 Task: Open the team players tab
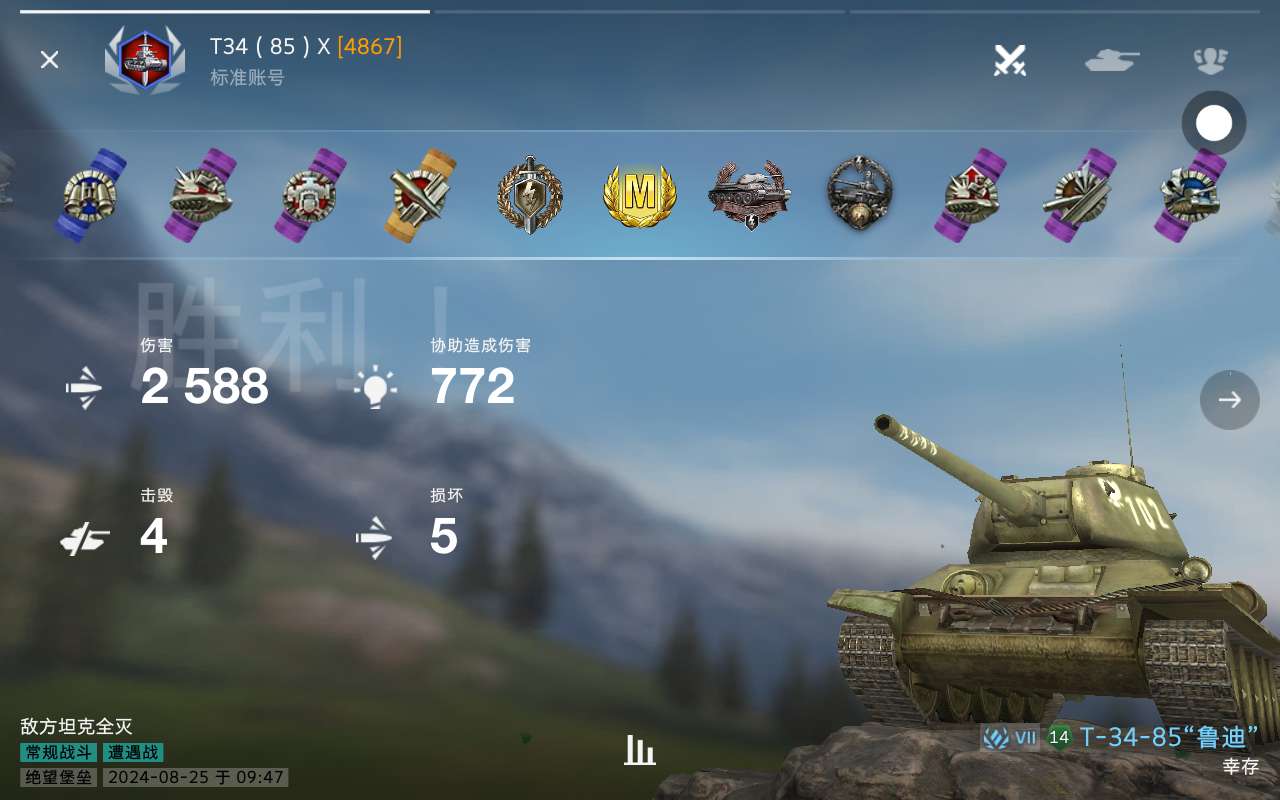click(x=1210, y=60)
